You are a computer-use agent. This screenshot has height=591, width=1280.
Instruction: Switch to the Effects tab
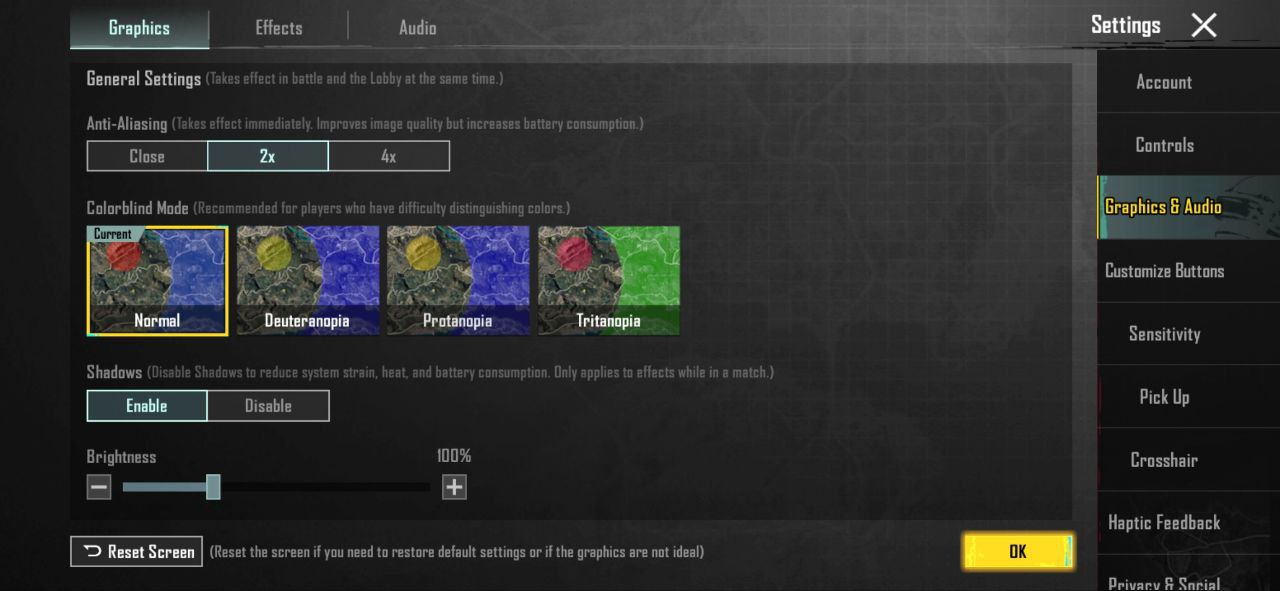point(278,28)
